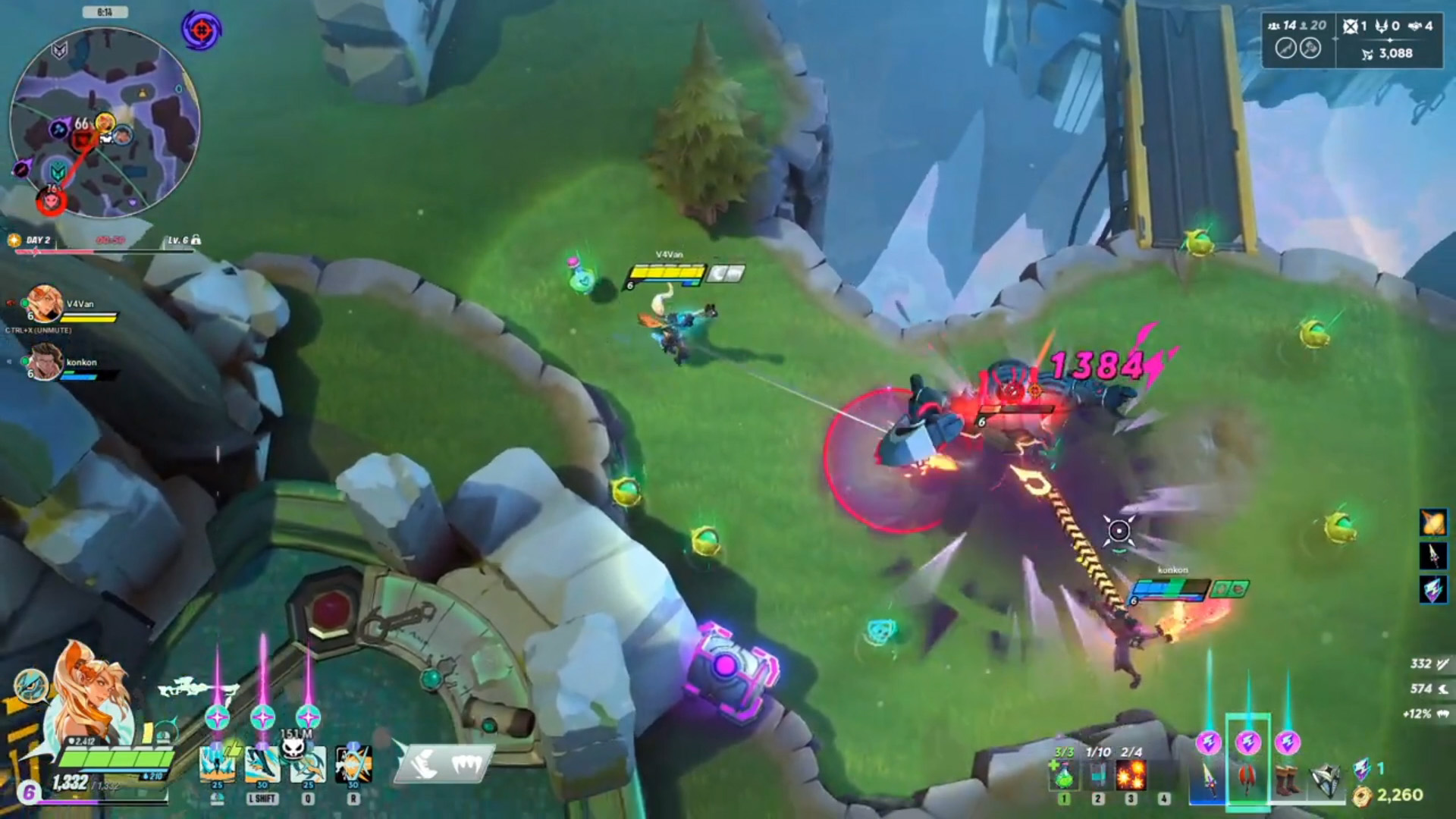Select the teal consumable in slot 2
This screenshot has height=819, width=1456.
coord(1098,775)
